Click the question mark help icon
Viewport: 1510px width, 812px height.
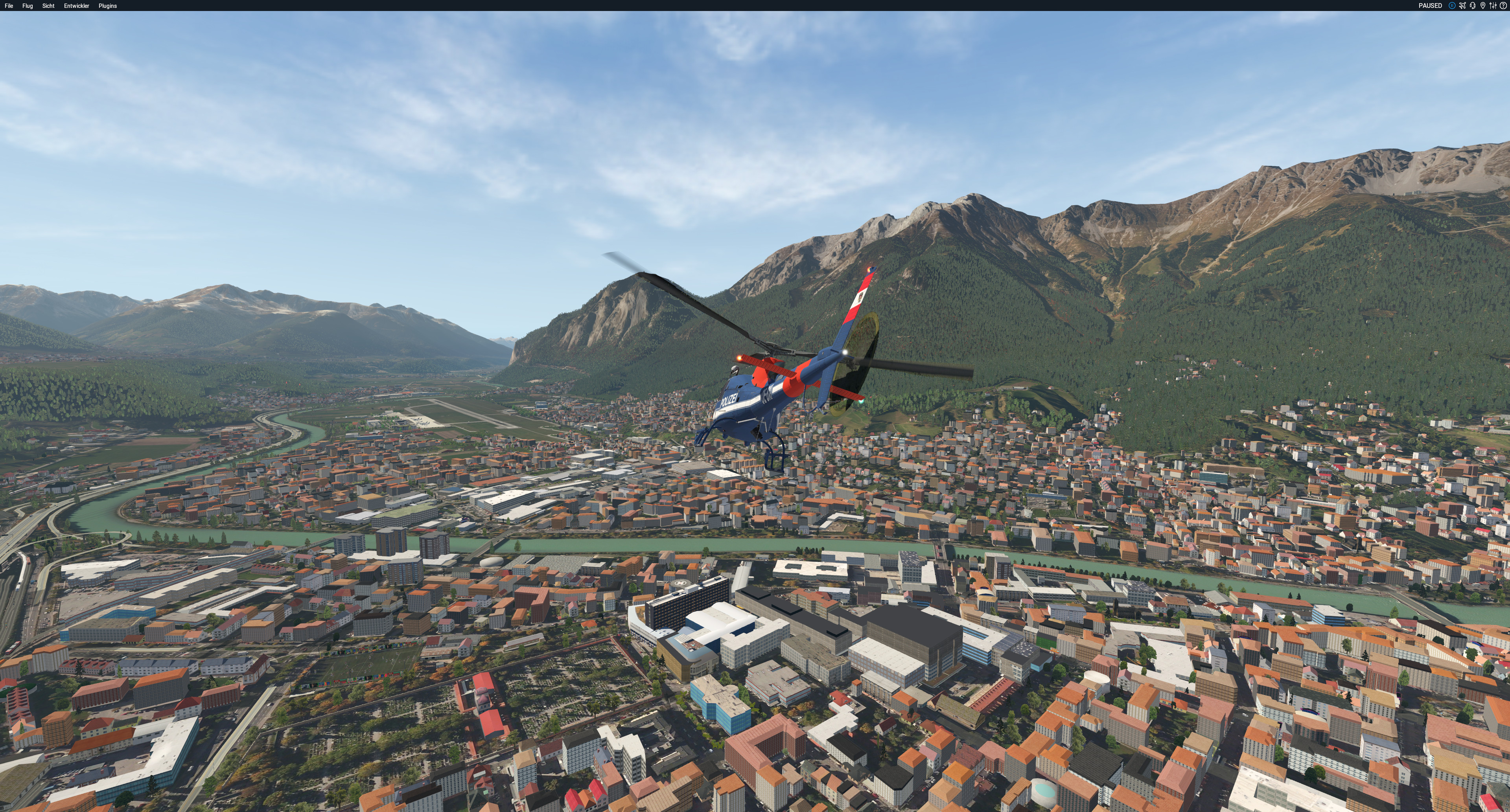point(1503,6)
